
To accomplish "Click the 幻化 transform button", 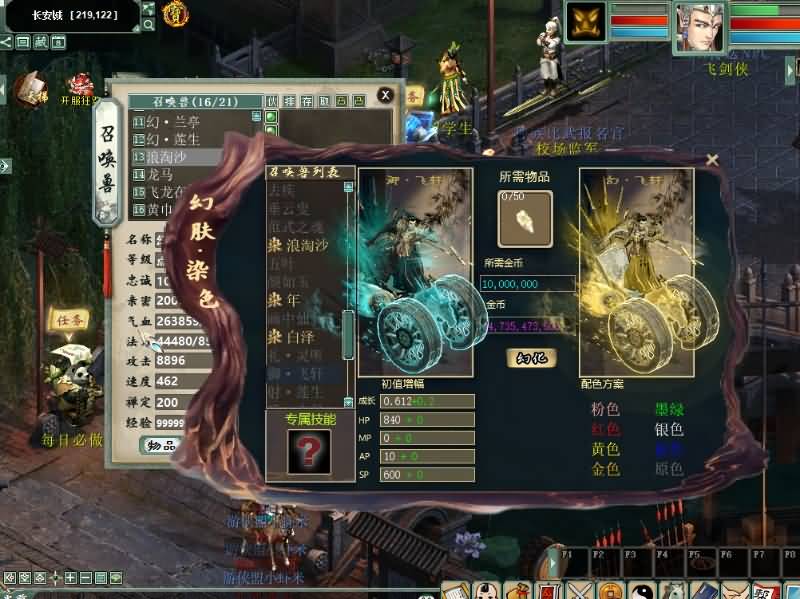I will (x=530, y=357).
